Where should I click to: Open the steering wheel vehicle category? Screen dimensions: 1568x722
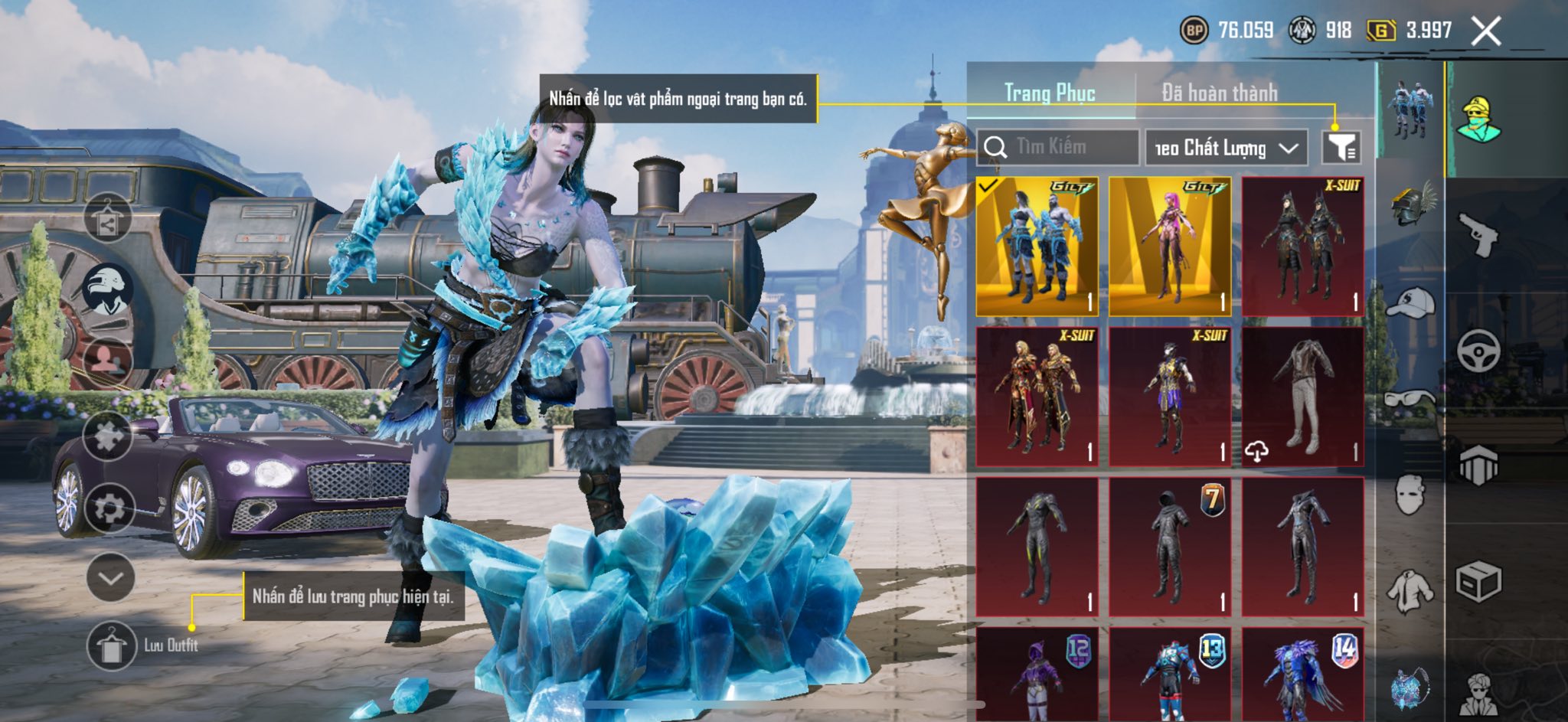pyautogui.click(x=1478, y=351)
